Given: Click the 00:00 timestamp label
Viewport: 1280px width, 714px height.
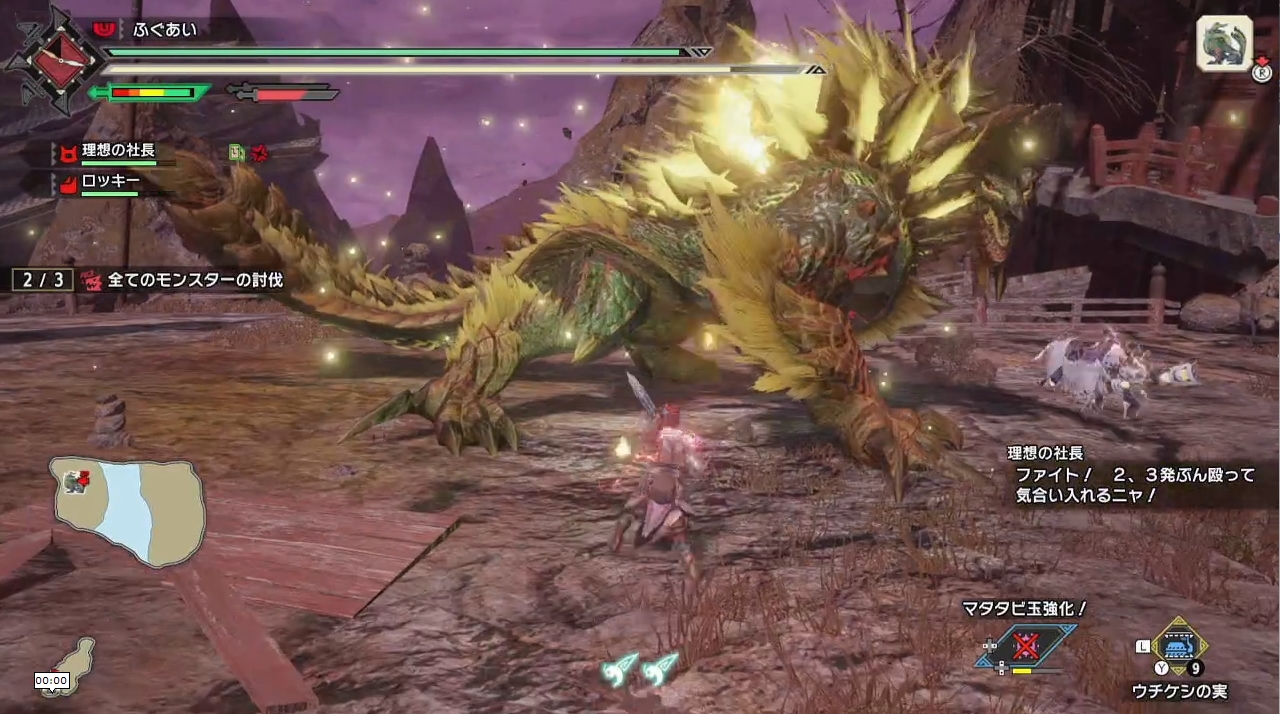Looking at the screenshot, I should [x=51, y=680].
